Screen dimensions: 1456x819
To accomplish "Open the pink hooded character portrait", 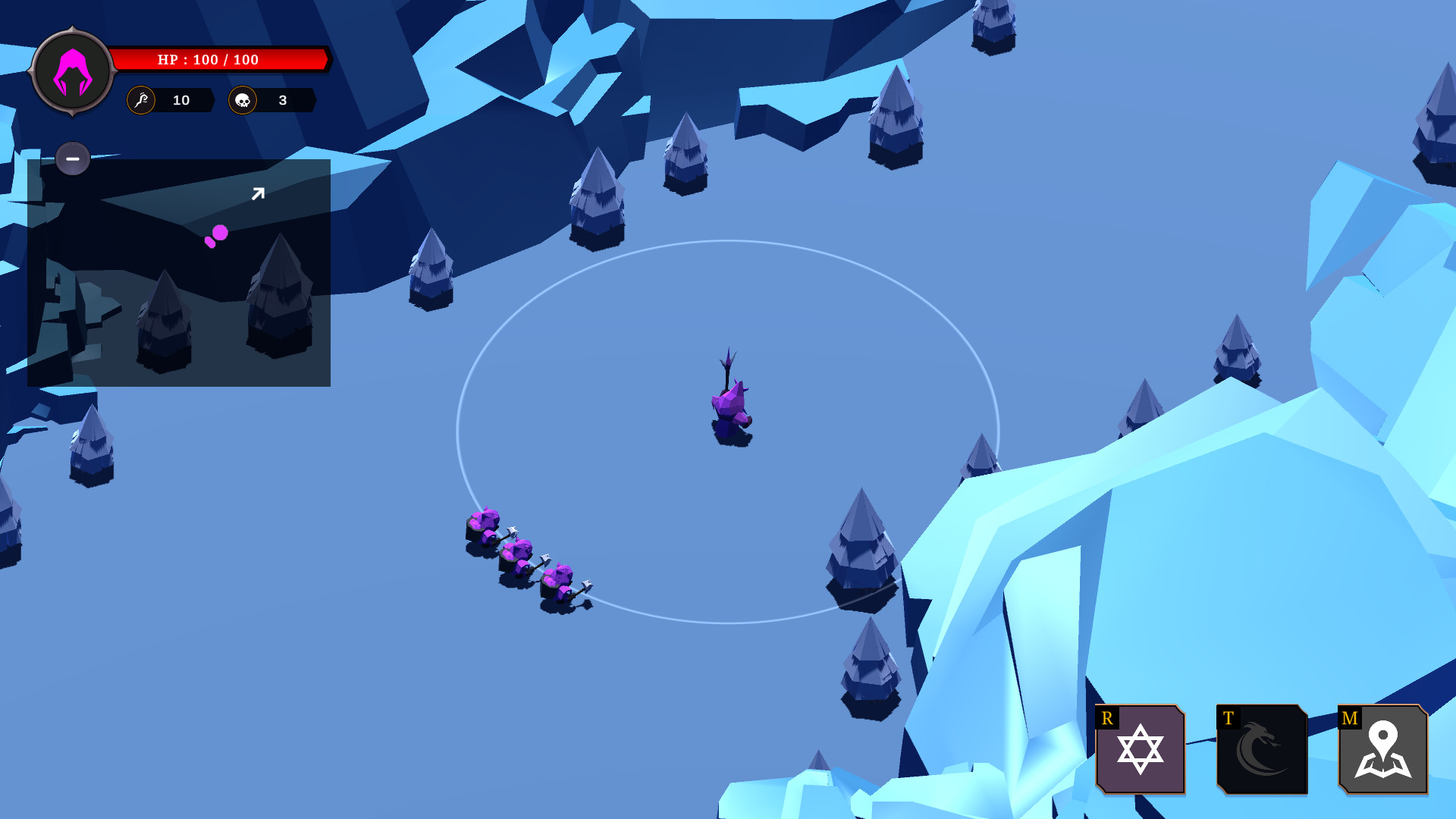I will (x=73, y=72).
